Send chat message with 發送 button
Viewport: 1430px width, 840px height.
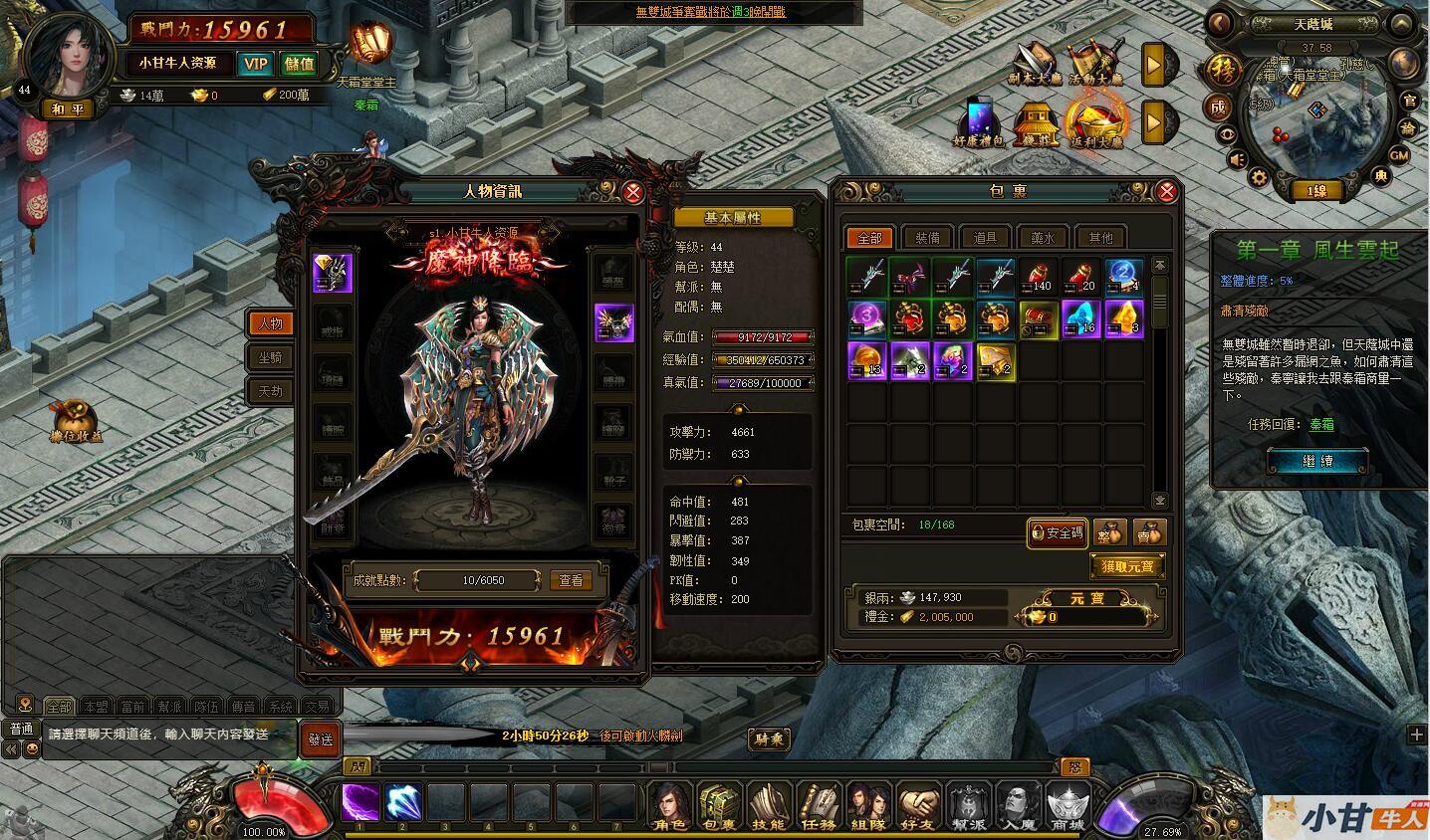pos(321,739)
